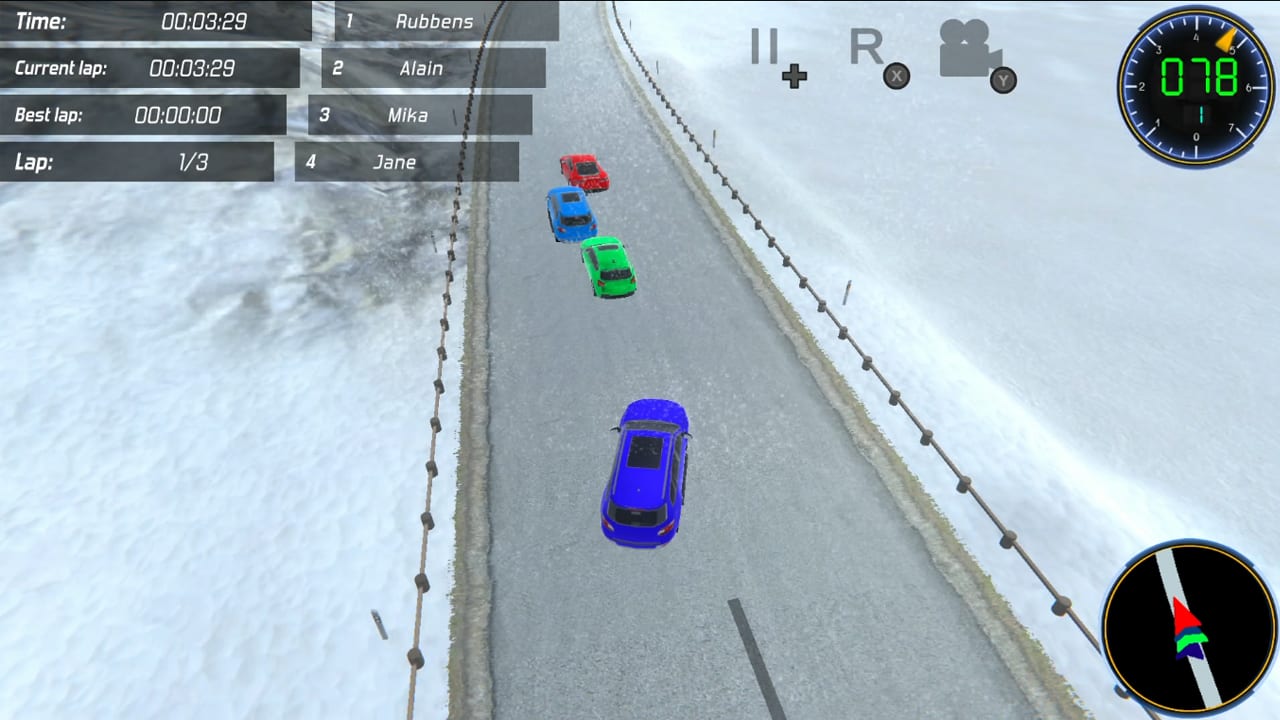This screenshot has width=1280, height=720.
Task: Select the blue player car
Action: (645, 470)
